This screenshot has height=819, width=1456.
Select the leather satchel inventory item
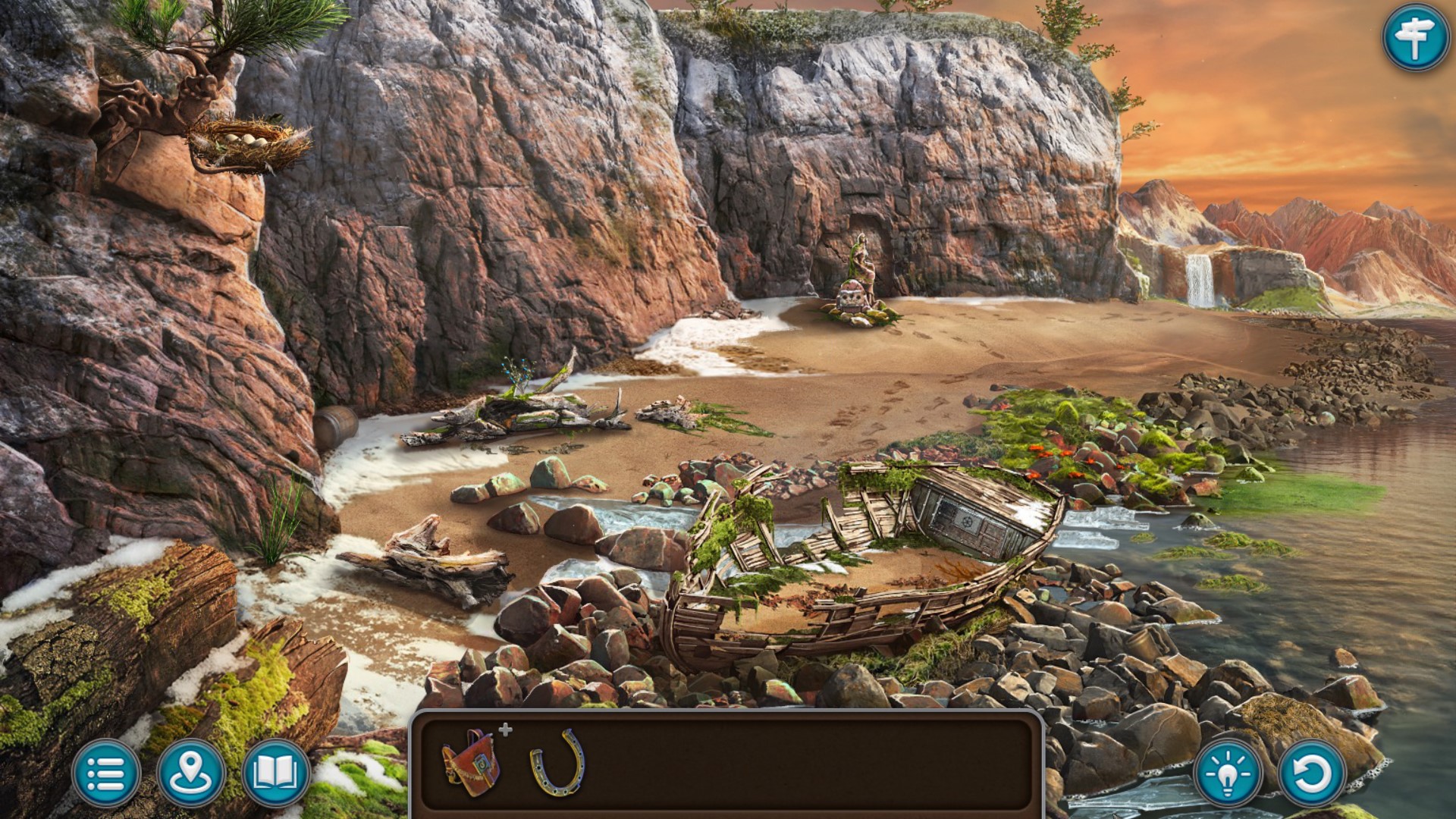click(472, 762)
